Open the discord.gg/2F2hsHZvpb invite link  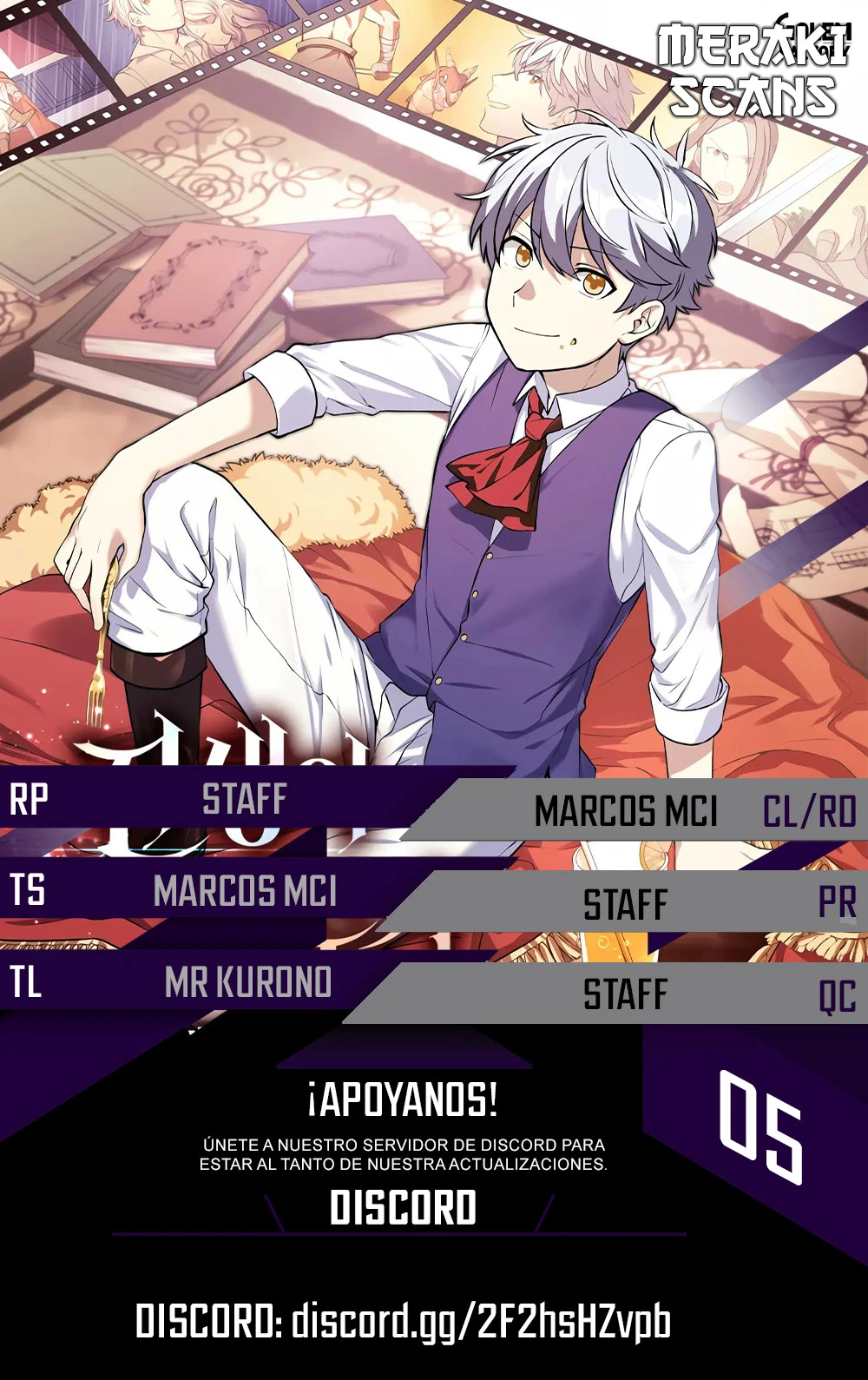coord(480,1323)
